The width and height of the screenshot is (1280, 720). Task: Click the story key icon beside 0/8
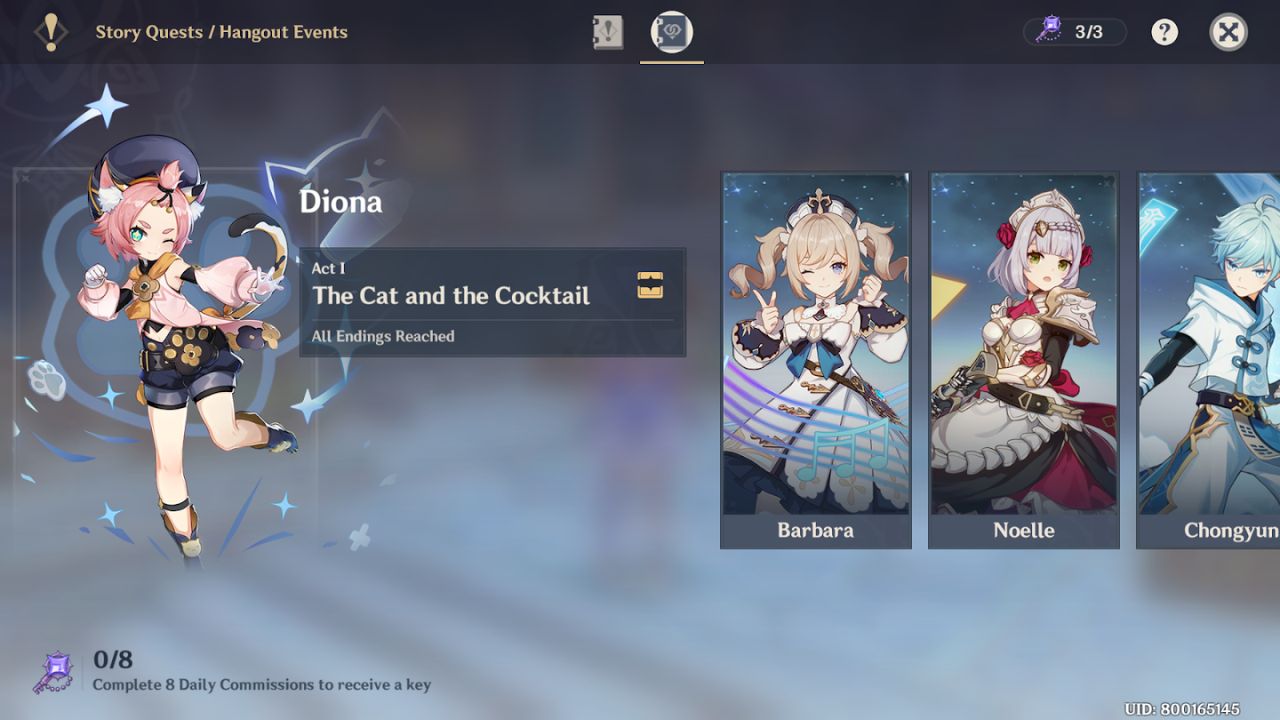[53, 672]
